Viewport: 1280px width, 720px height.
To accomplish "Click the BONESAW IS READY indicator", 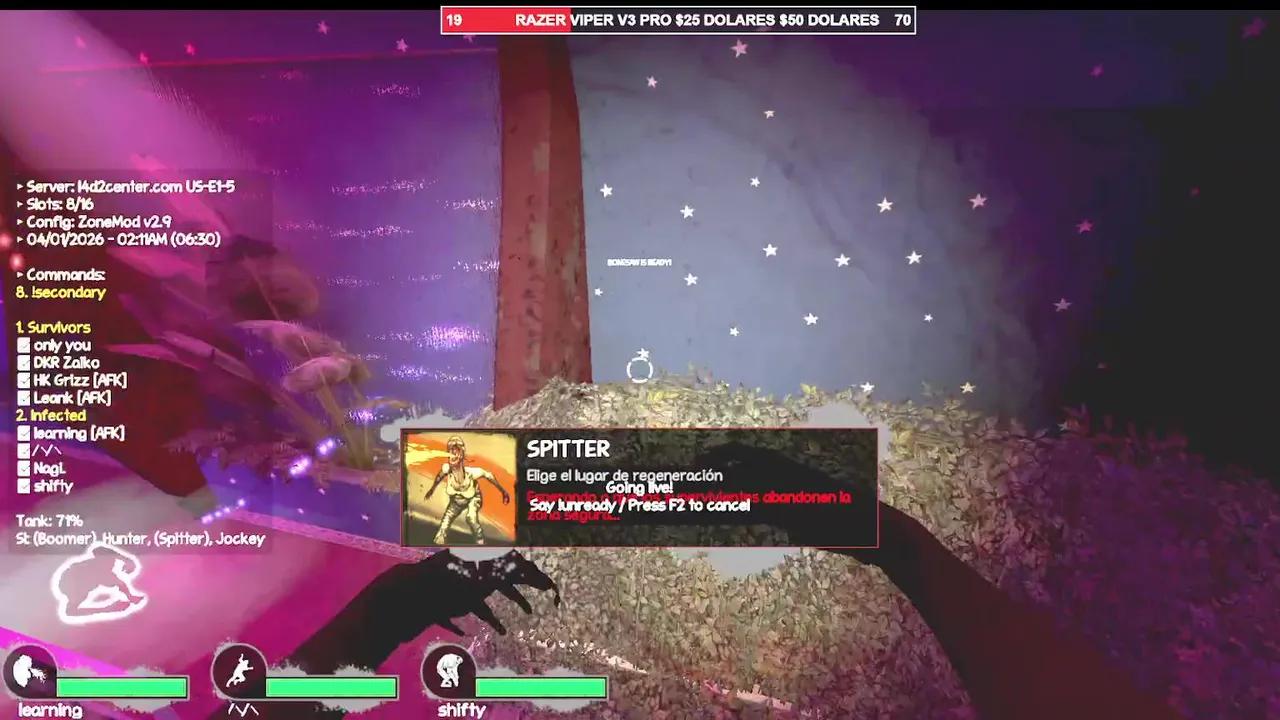I will (641, 260).
